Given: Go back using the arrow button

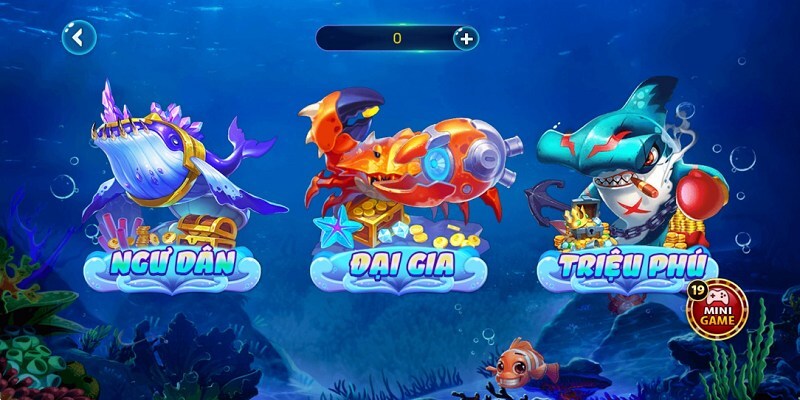Looking at the screenshot, I should (78, 38).
